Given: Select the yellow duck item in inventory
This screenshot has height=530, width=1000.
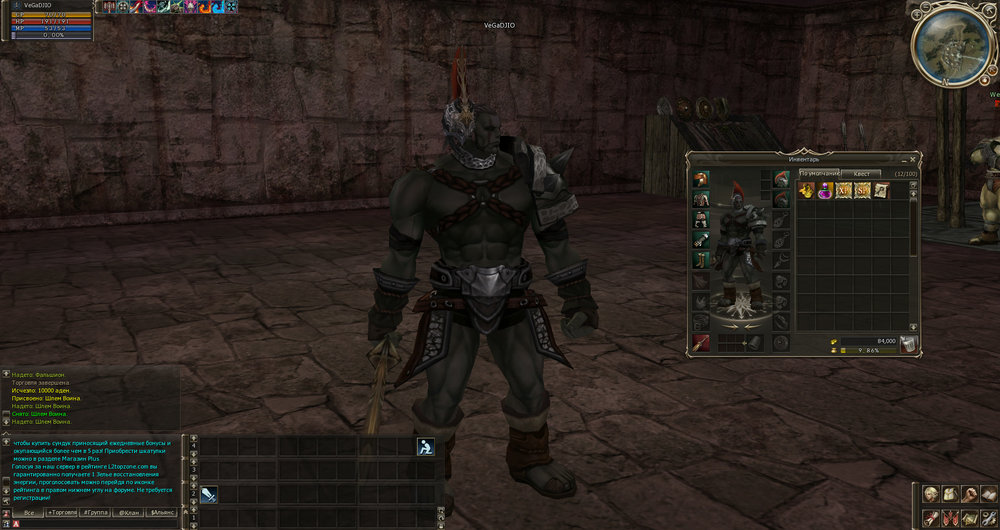Looking at the screenshot, I should coord(805,190).
